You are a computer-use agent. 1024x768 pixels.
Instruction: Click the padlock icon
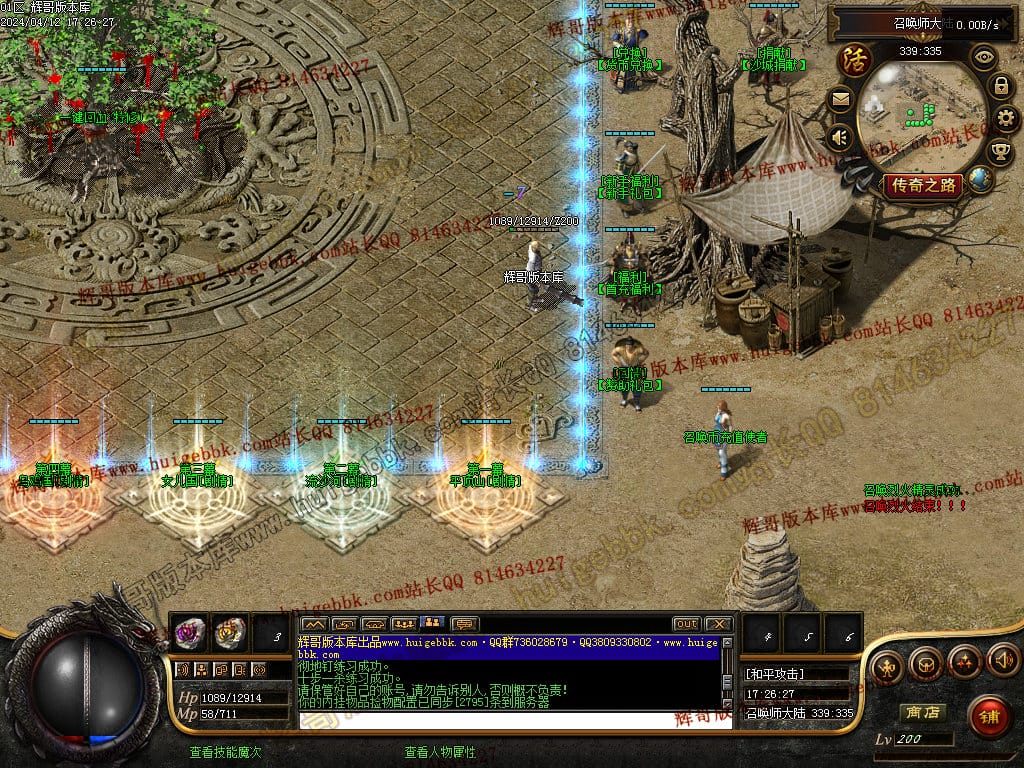(1000, 86)
